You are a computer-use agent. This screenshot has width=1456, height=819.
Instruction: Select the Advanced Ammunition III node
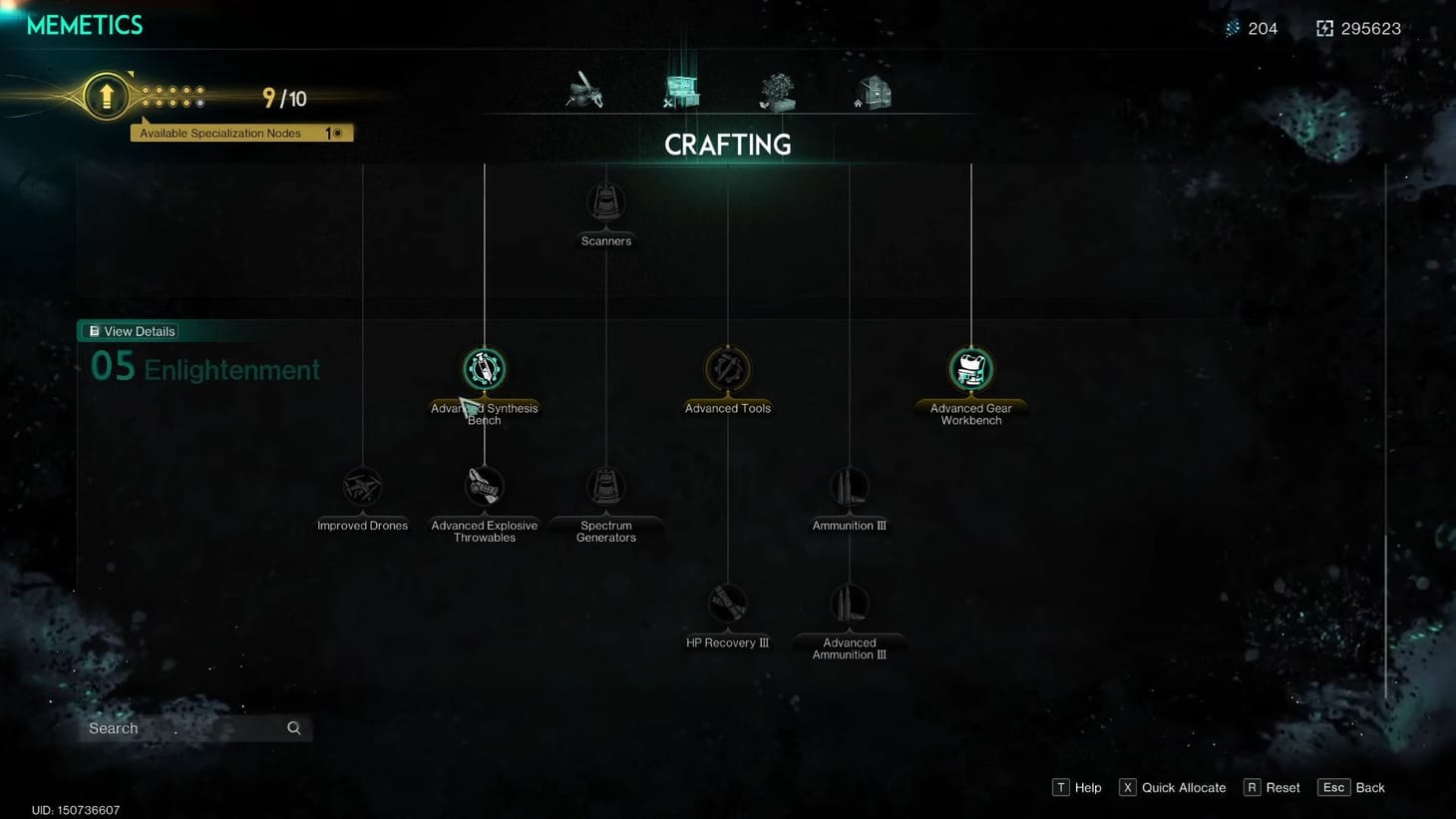coord(848,604)
